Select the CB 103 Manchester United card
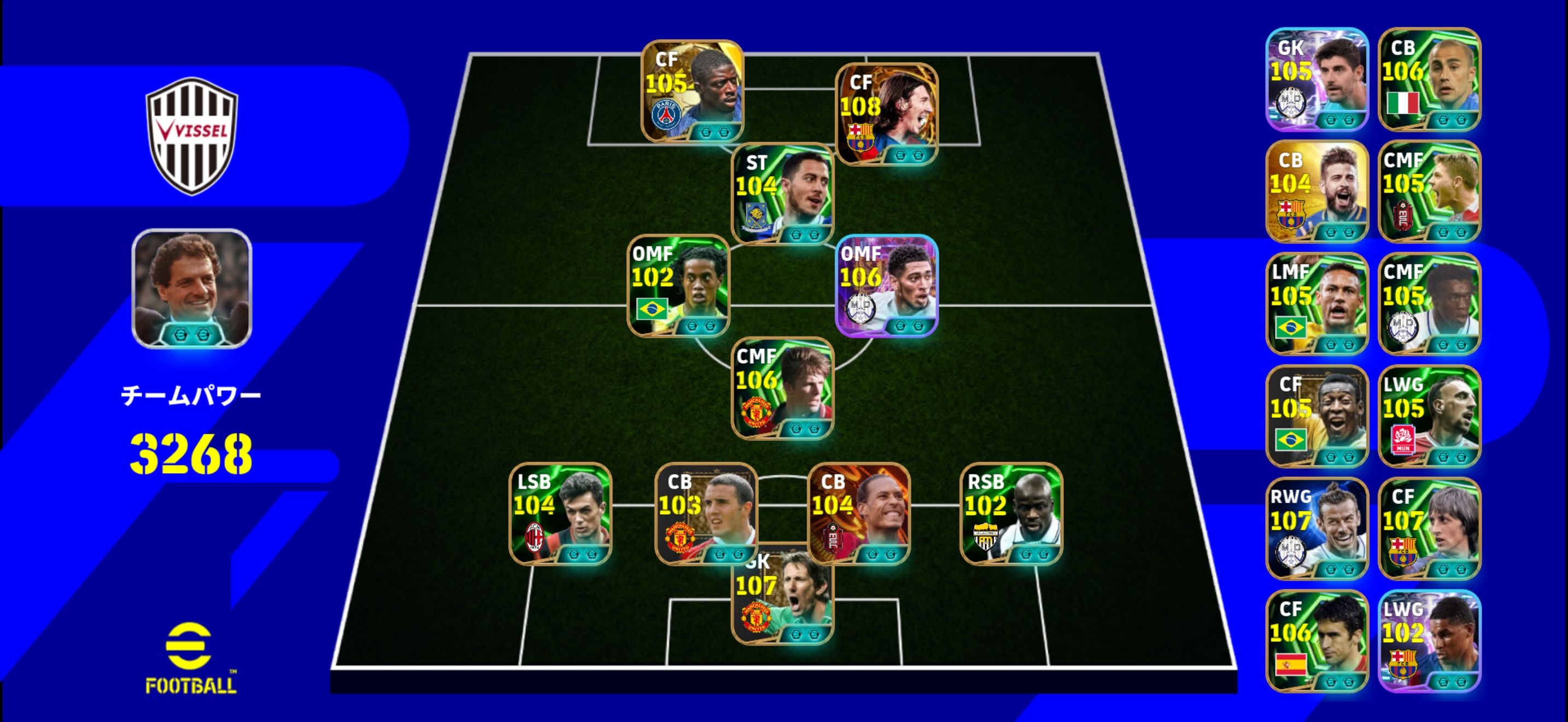1568x722 pixels. click(706, 514)
